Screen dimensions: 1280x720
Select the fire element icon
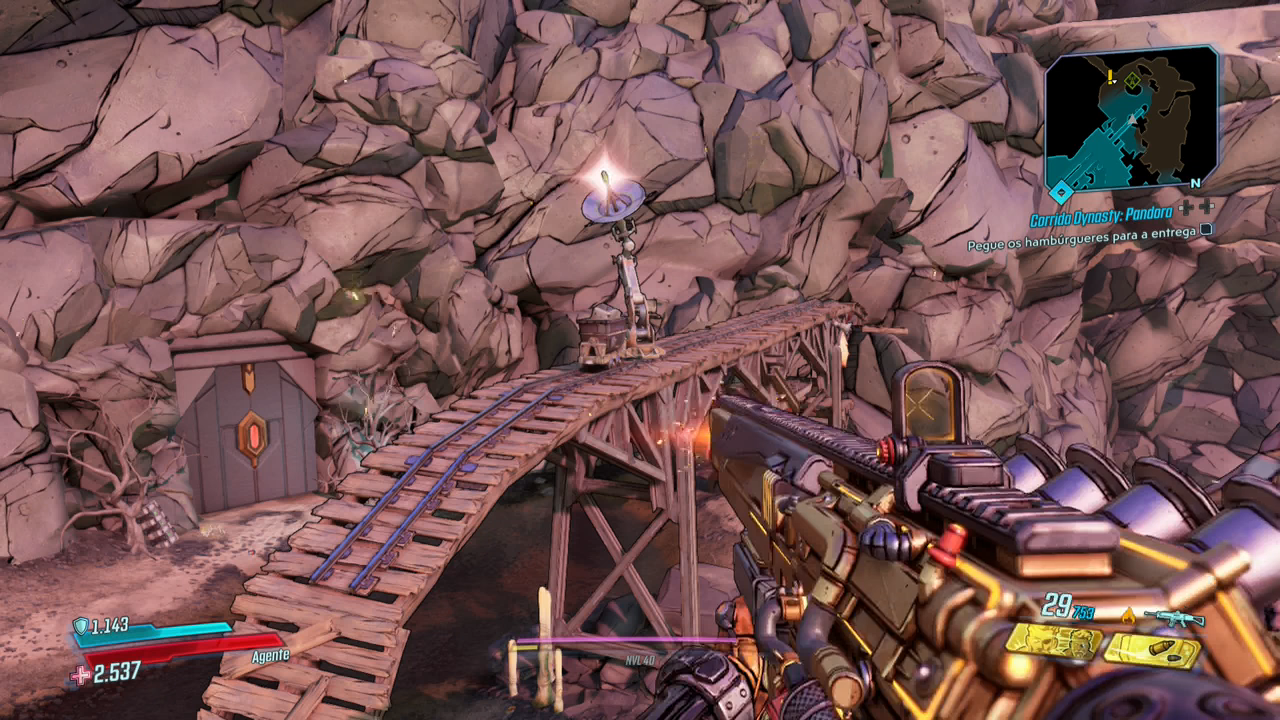[x=1129, y=613]
